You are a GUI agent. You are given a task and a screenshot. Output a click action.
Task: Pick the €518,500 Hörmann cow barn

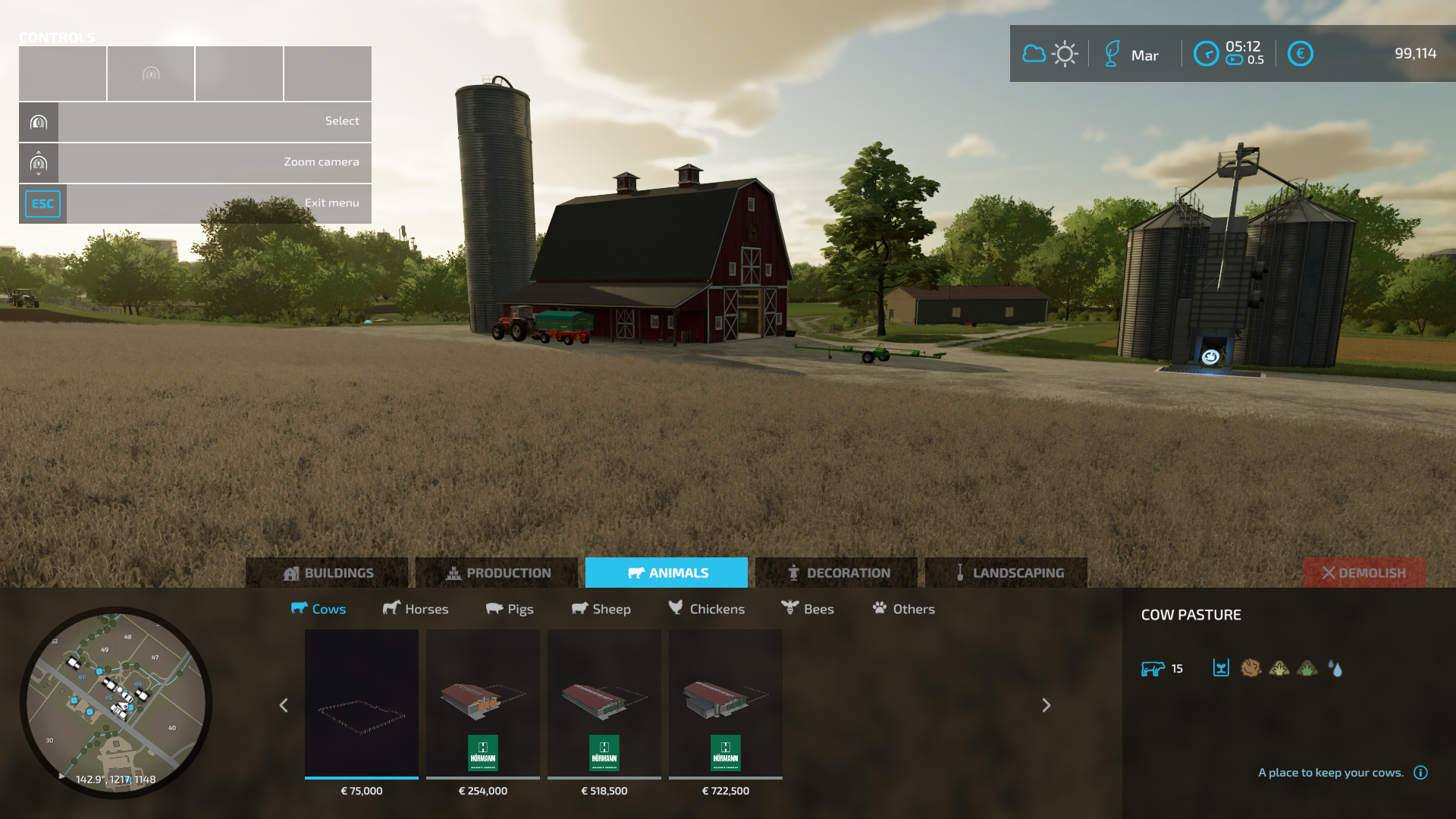(604, 704)
